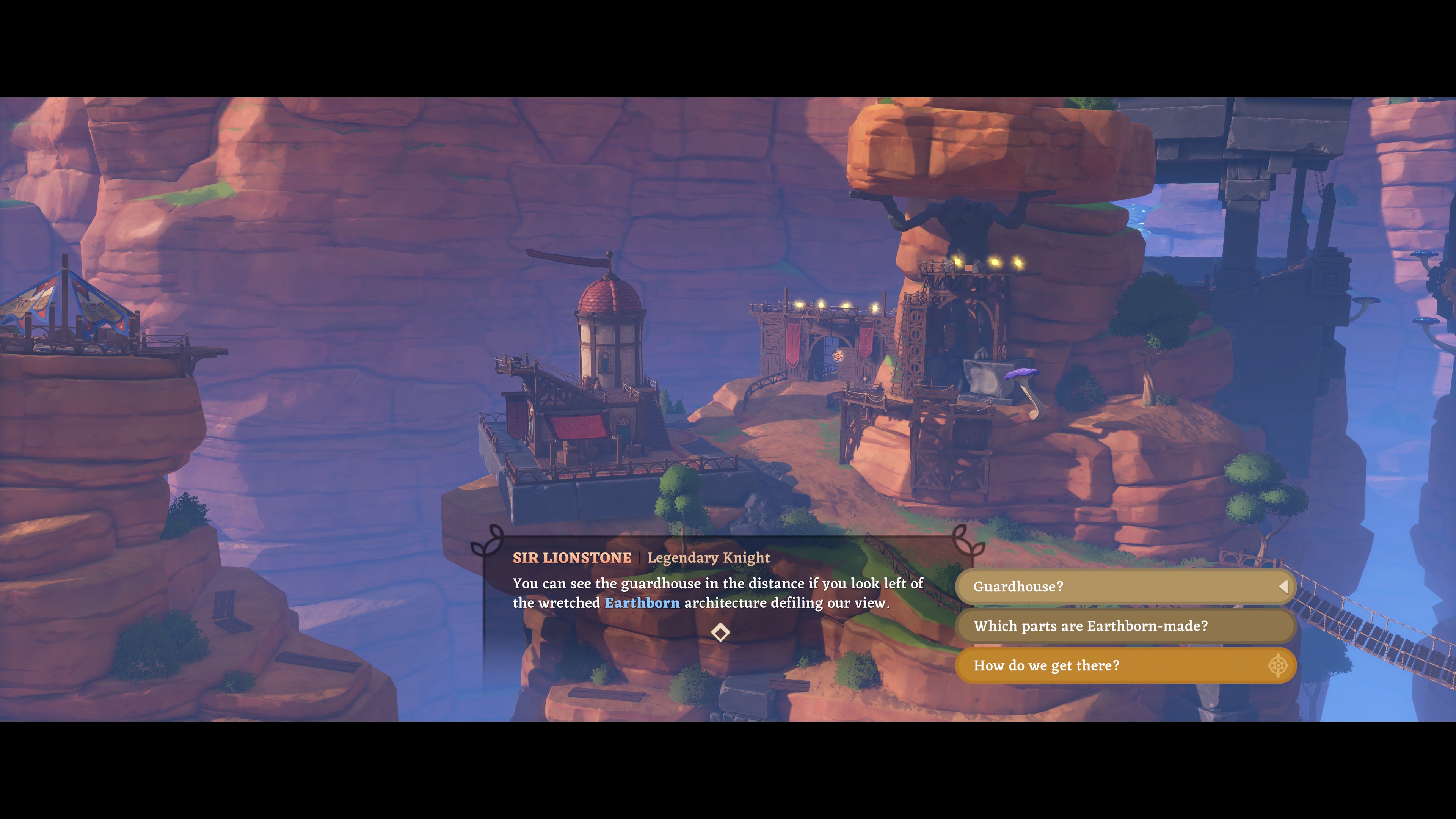Click the highlighted Earthborn keyword
Viewport: 1456px width, 819px height.
click(x=642, y=603)
